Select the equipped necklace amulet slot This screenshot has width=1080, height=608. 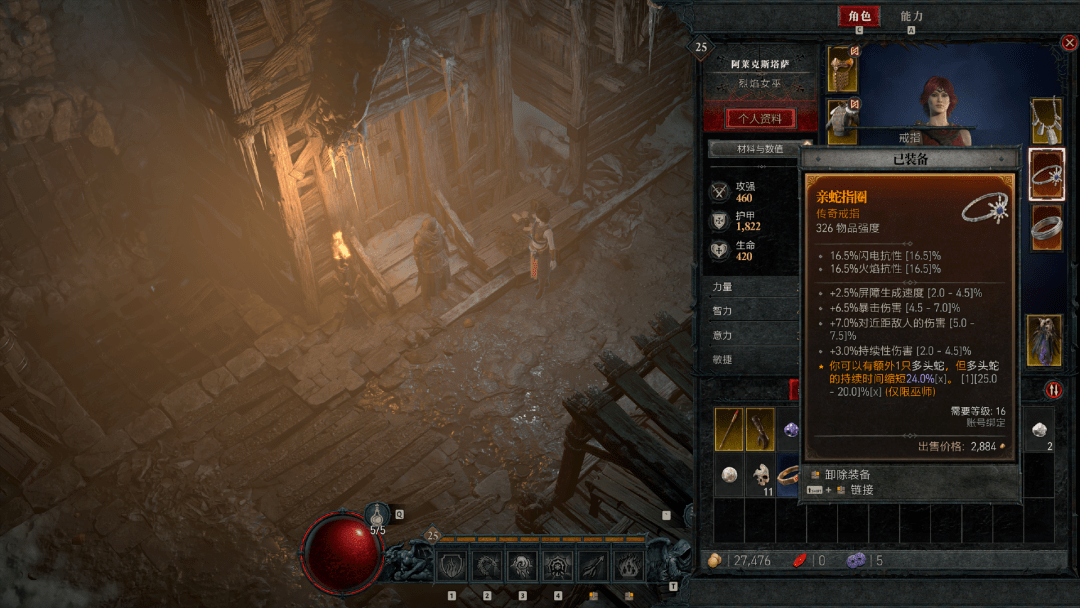pyautogui.click(x=1046, y=120)
